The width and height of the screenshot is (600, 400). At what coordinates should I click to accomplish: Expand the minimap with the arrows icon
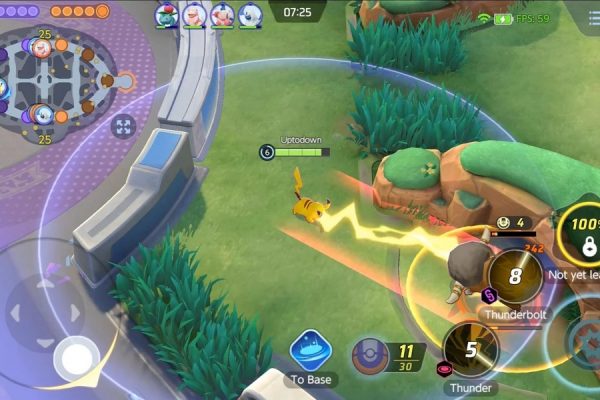pyautogui.click(x=123, y=127)
